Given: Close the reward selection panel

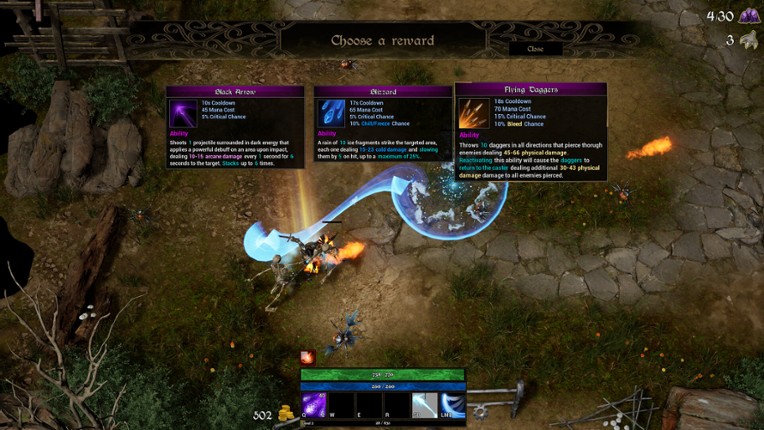Looking at the screenshot, I should pyautogui.click(x=535, y=48).
